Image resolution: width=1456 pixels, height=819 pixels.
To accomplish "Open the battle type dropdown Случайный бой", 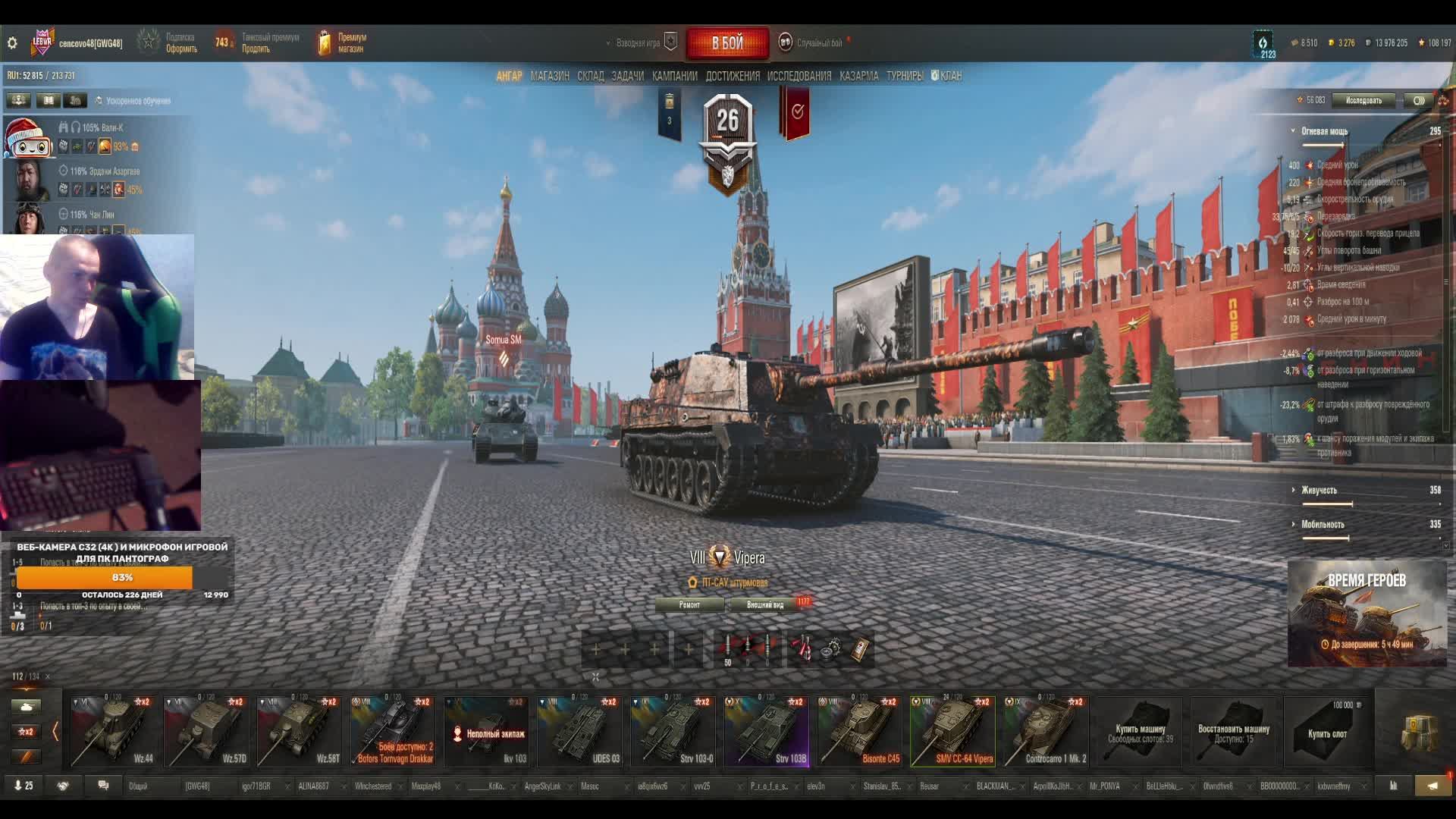I will coord(818,43).
